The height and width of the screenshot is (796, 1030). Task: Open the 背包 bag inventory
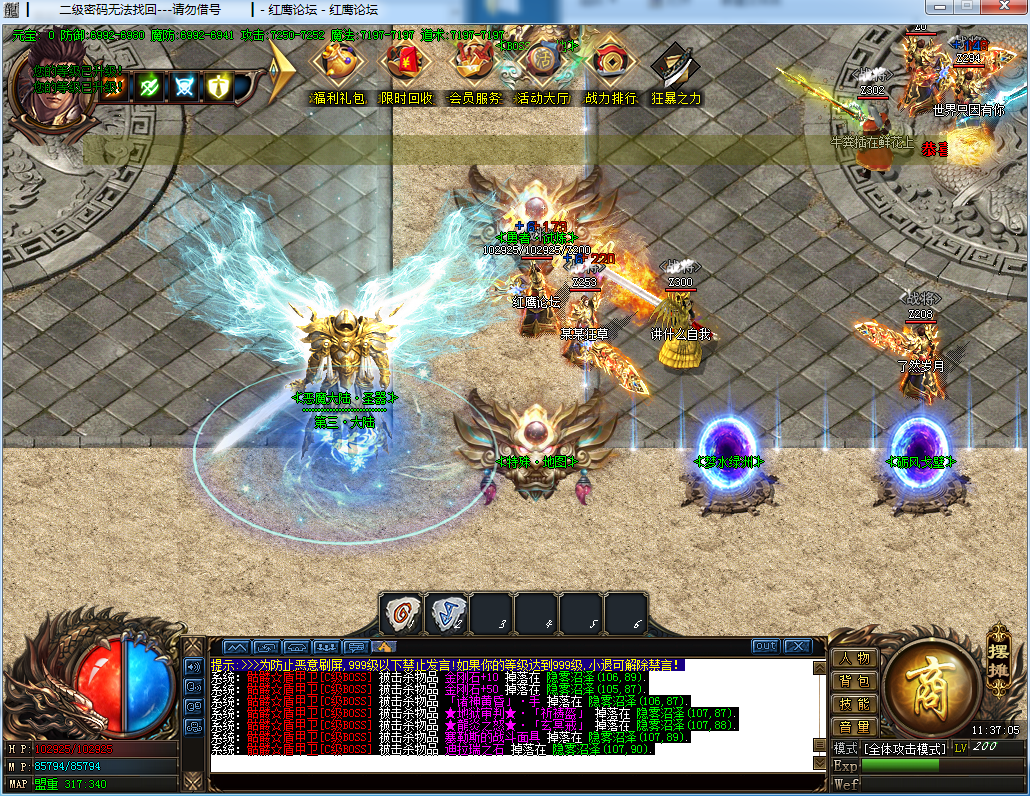click(854, 681)
